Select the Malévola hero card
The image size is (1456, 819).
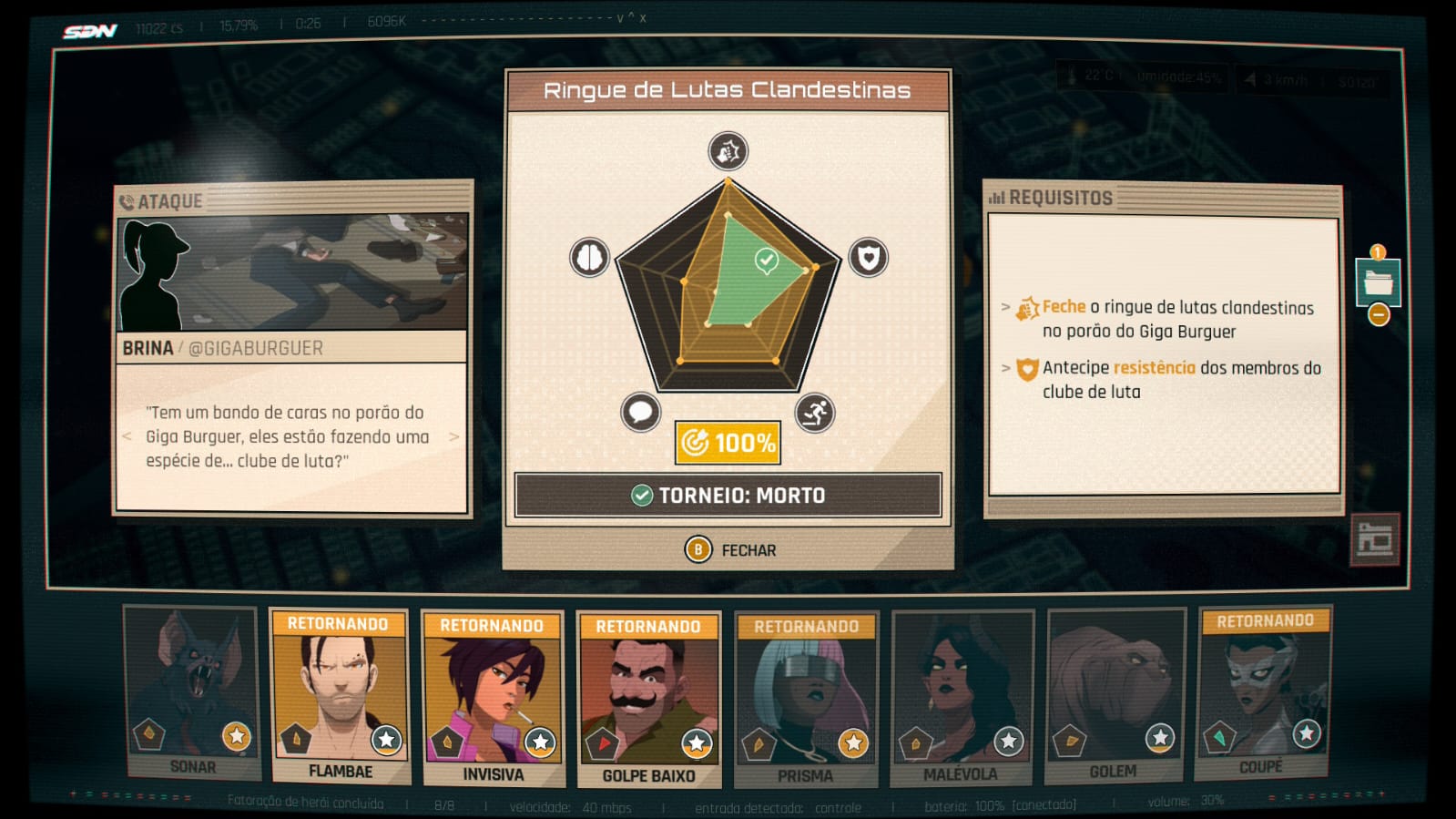click(962, 698)
